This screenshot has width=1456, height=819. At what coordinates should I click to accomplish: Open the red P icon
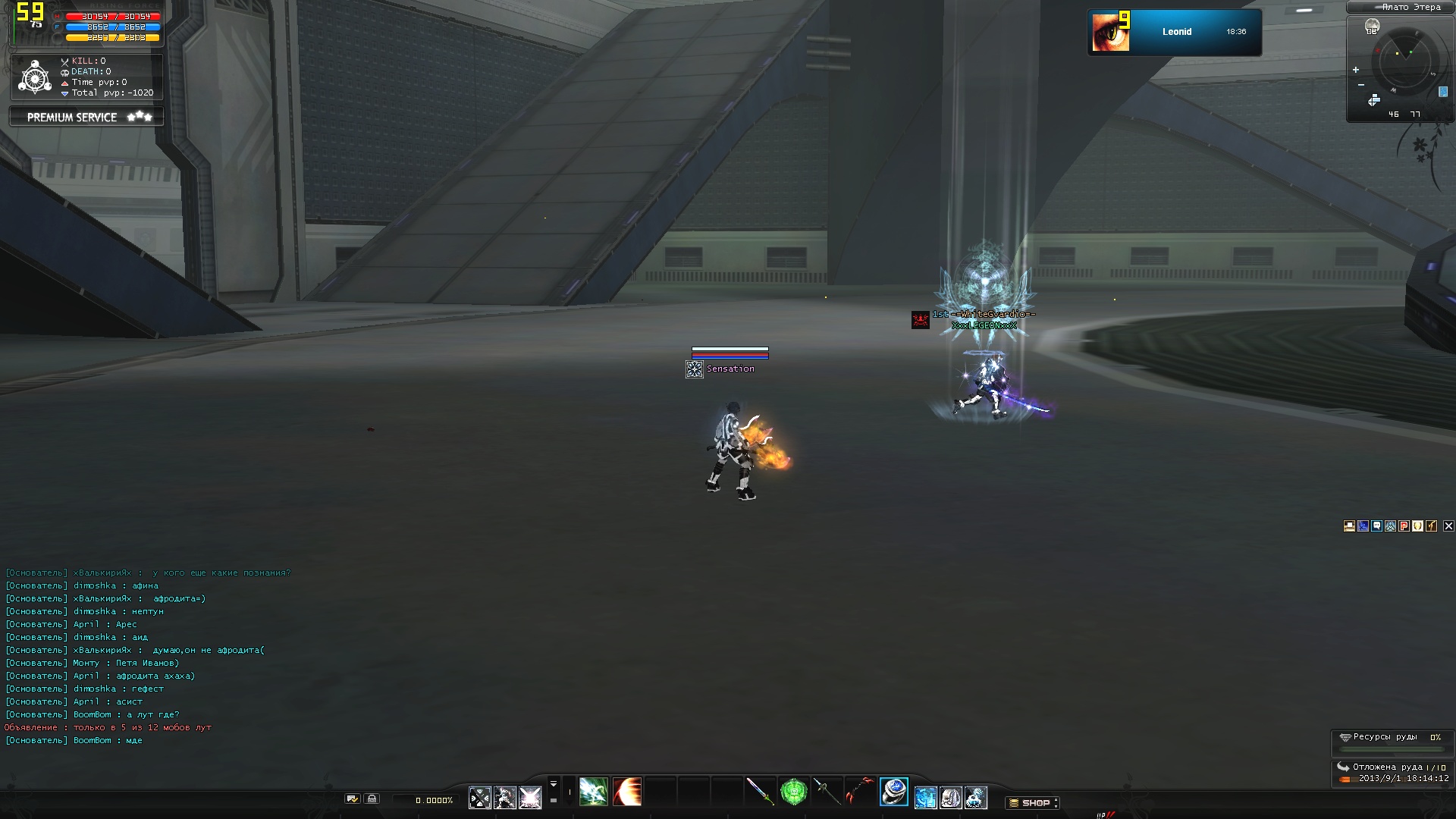click(x=1404, y=526)
